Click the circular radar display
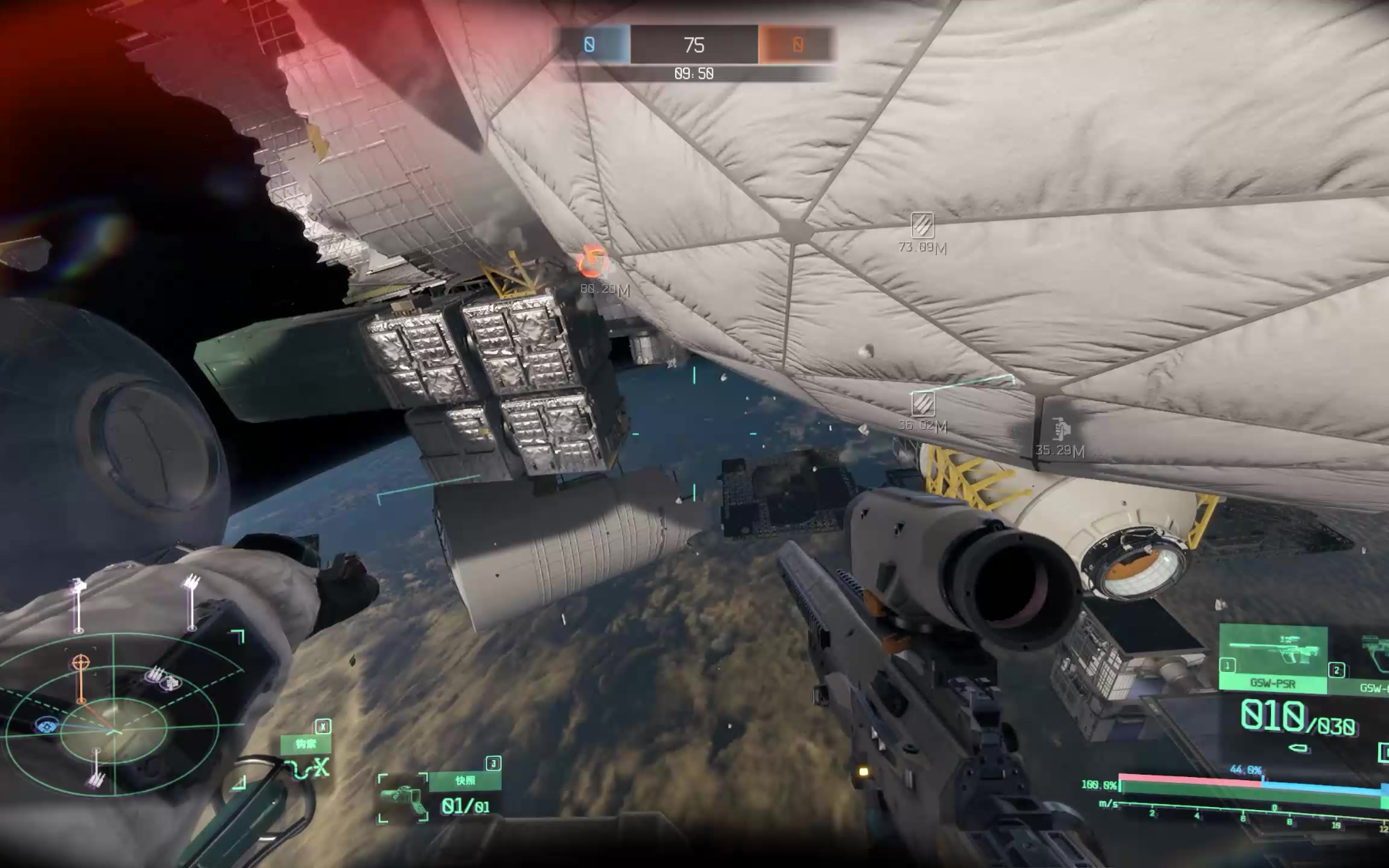 click(x=114, y=725)
